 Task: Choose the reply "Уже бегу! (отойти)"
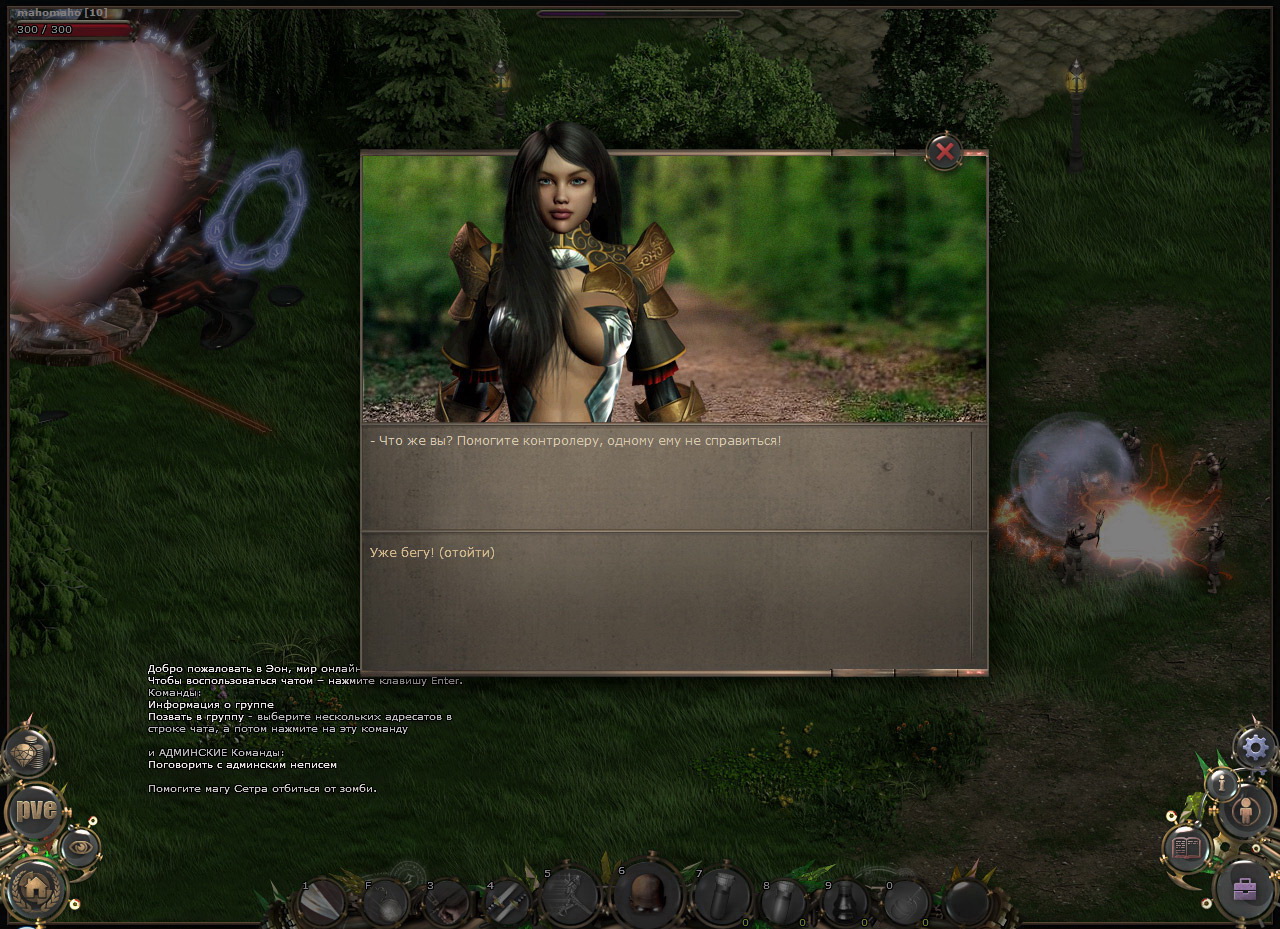(x=432, y=552)
